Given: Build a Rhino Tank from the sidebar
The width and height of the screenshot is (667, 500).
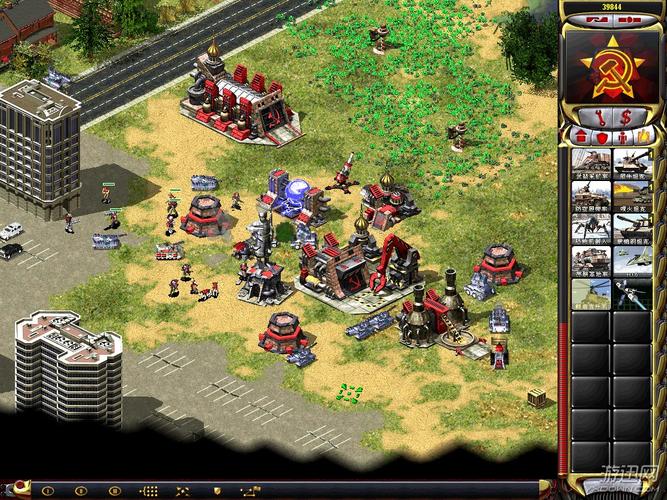Looking at the screenshot, I should [x=632, y=163].
